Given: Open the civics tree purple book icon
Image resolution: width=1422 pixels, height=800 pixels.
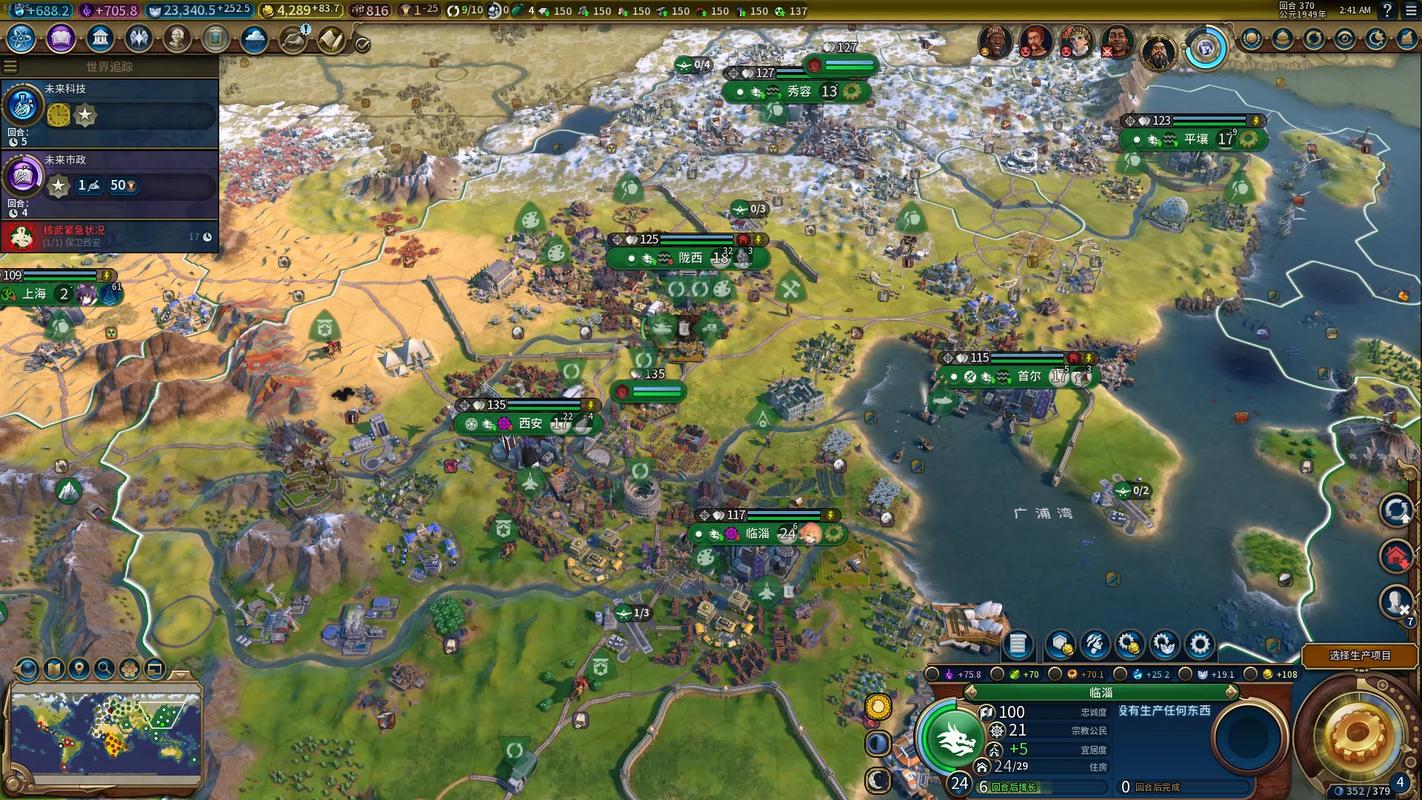Looking at the screenshot, I should click(60, 39).
